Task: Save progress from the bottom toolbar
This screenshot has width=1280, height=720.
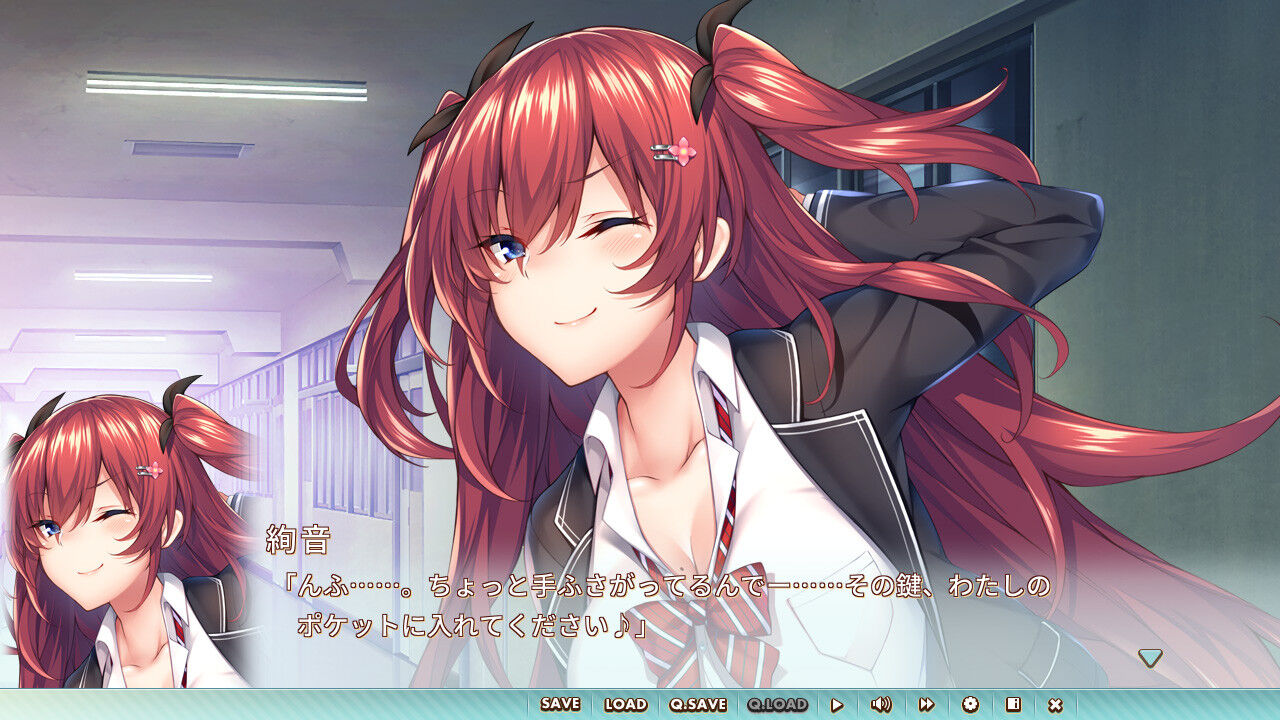Action: pyautogui.click(x=560, y=704)
